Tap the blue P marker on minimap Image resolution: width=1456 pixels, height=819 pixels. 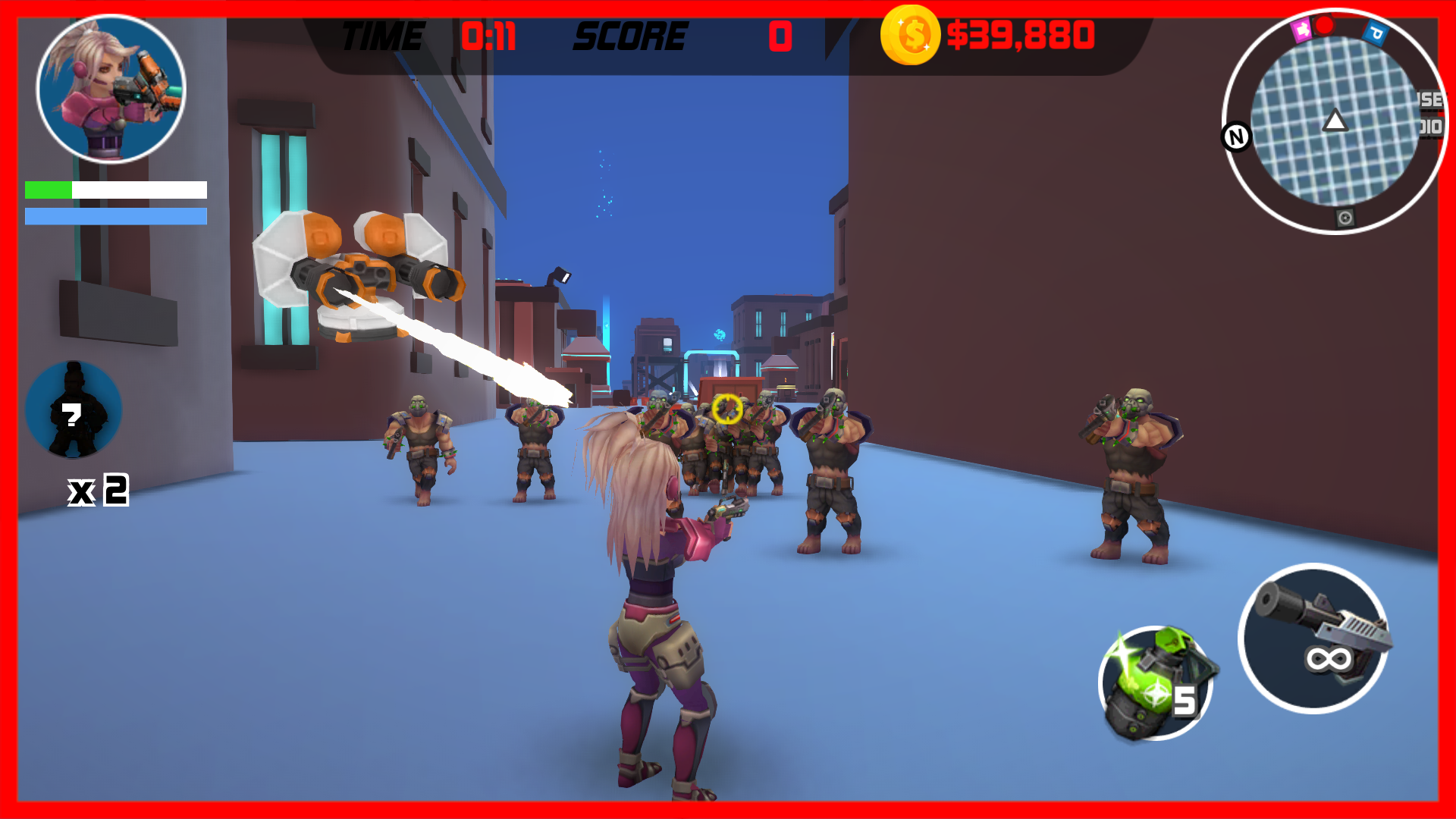(1376, 31)
